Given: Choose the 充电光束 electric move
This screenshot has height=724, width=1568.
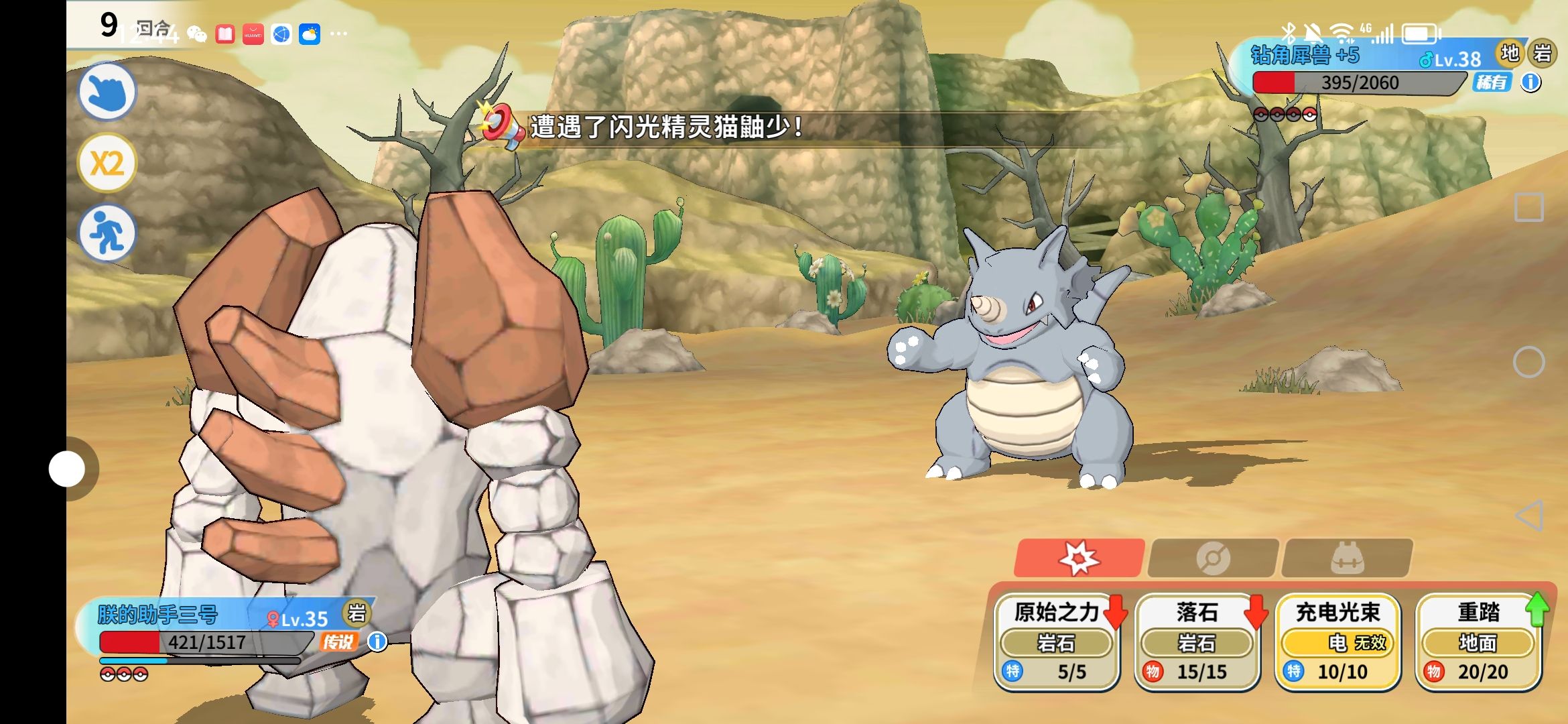Looking at the screenshot, I should click(1337, 641).
